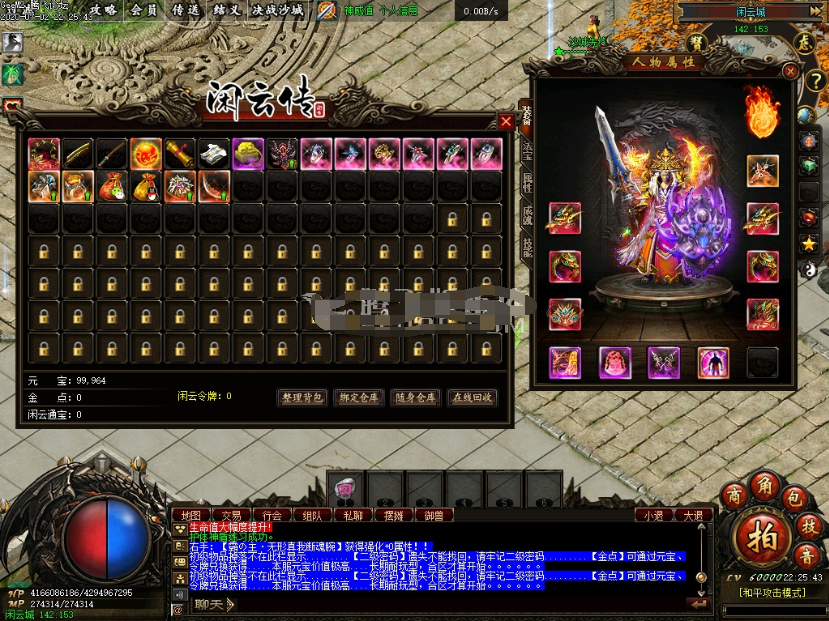The width and height of the screenshot is (829, 621).
Task: Select the 传送 teleport menu
Action: [x=185, y=10]
